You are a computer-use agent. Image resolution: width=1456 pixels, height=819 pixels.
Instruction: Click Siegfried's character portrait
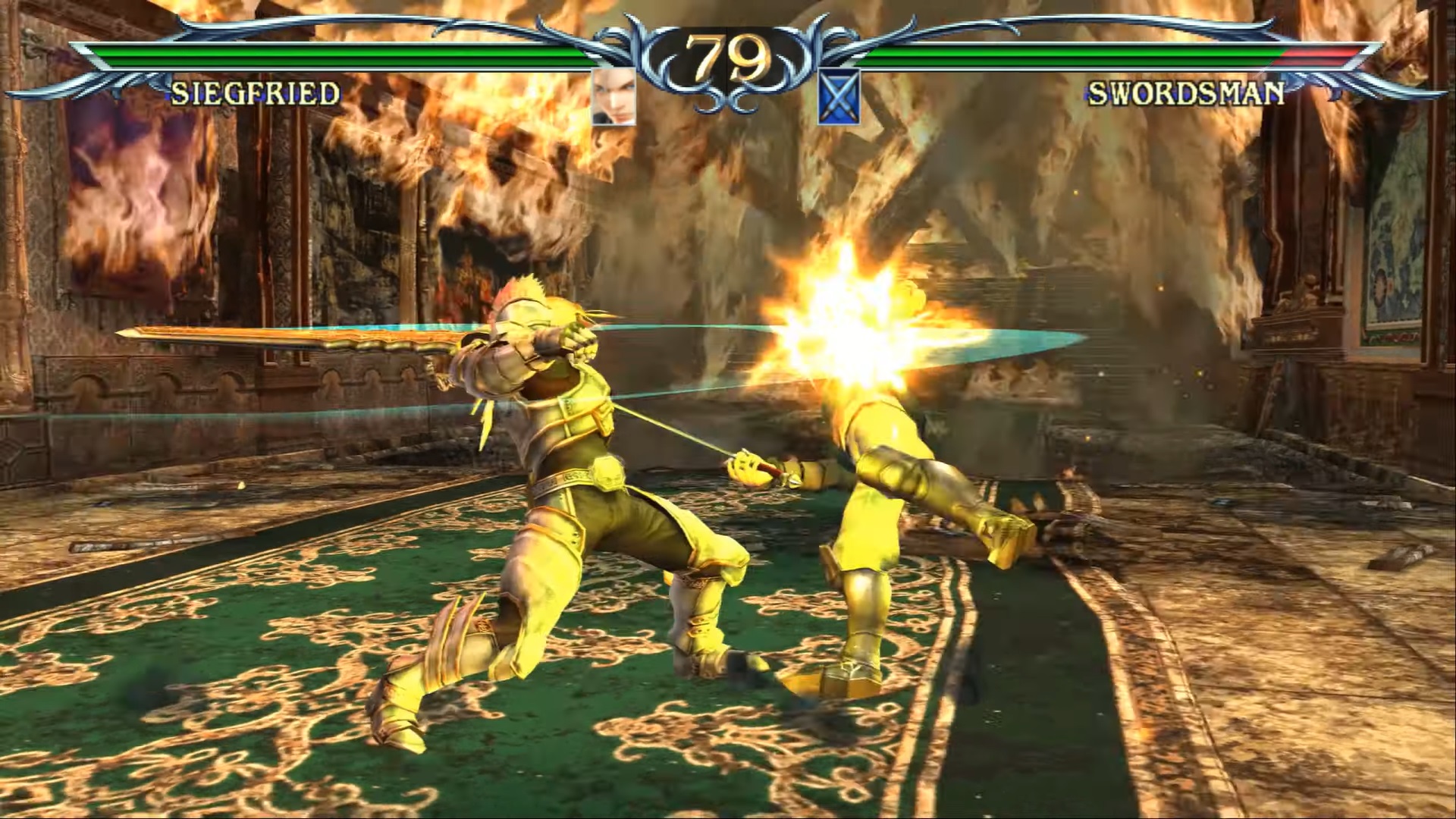[613, 97]
